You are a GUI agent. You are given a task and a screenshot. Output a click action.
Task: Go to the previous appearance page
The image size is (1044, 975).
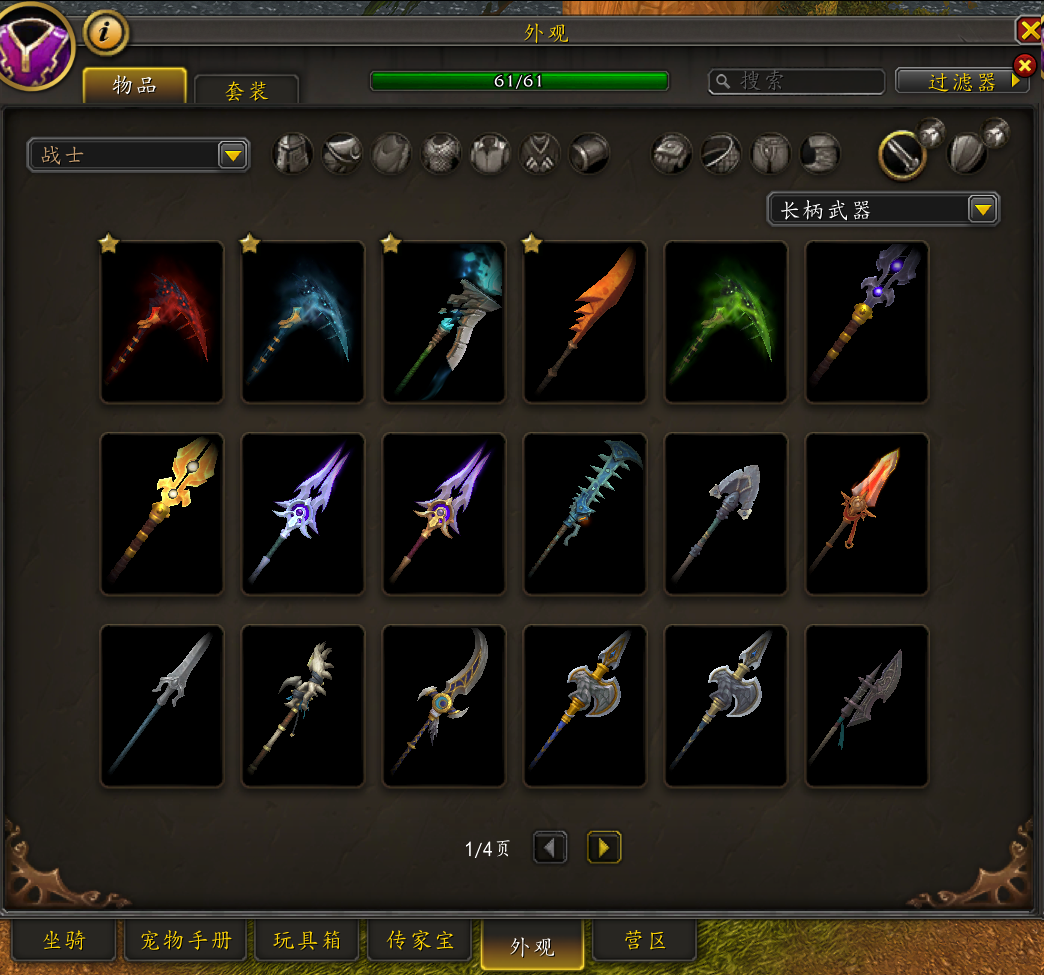(550, 848)
